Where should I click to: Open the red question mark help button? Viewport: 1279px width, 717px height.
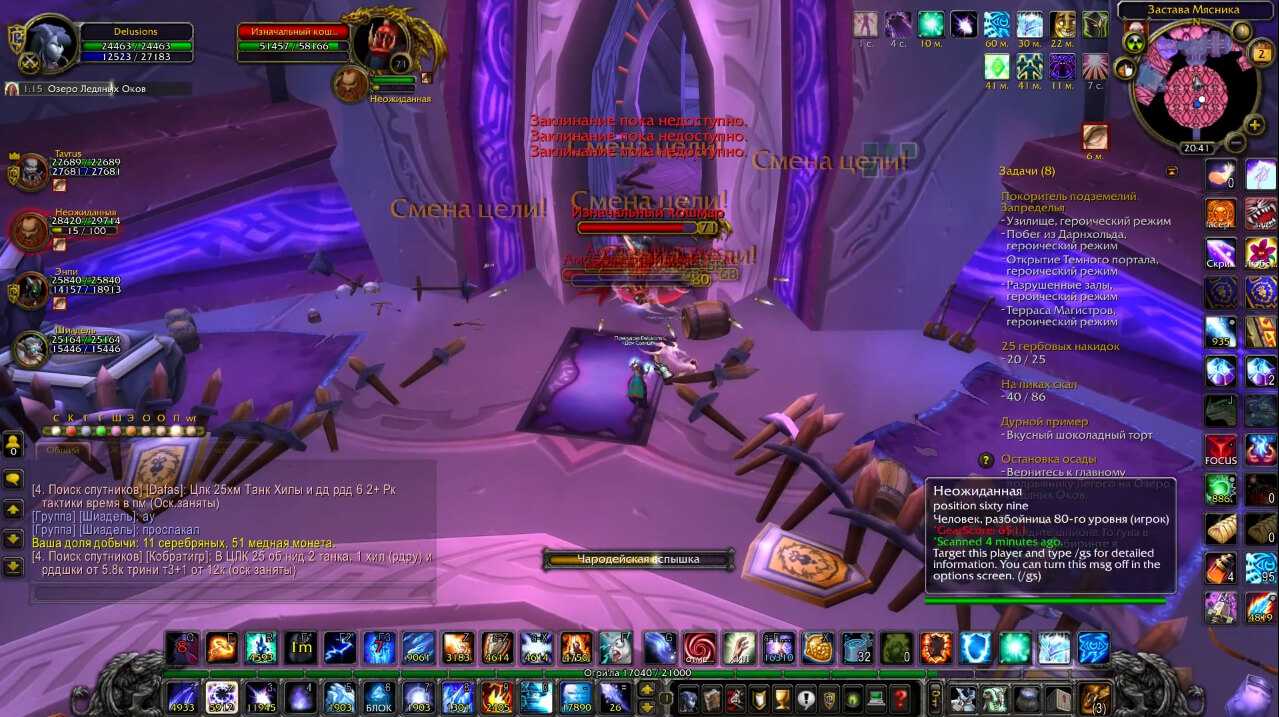900,698
